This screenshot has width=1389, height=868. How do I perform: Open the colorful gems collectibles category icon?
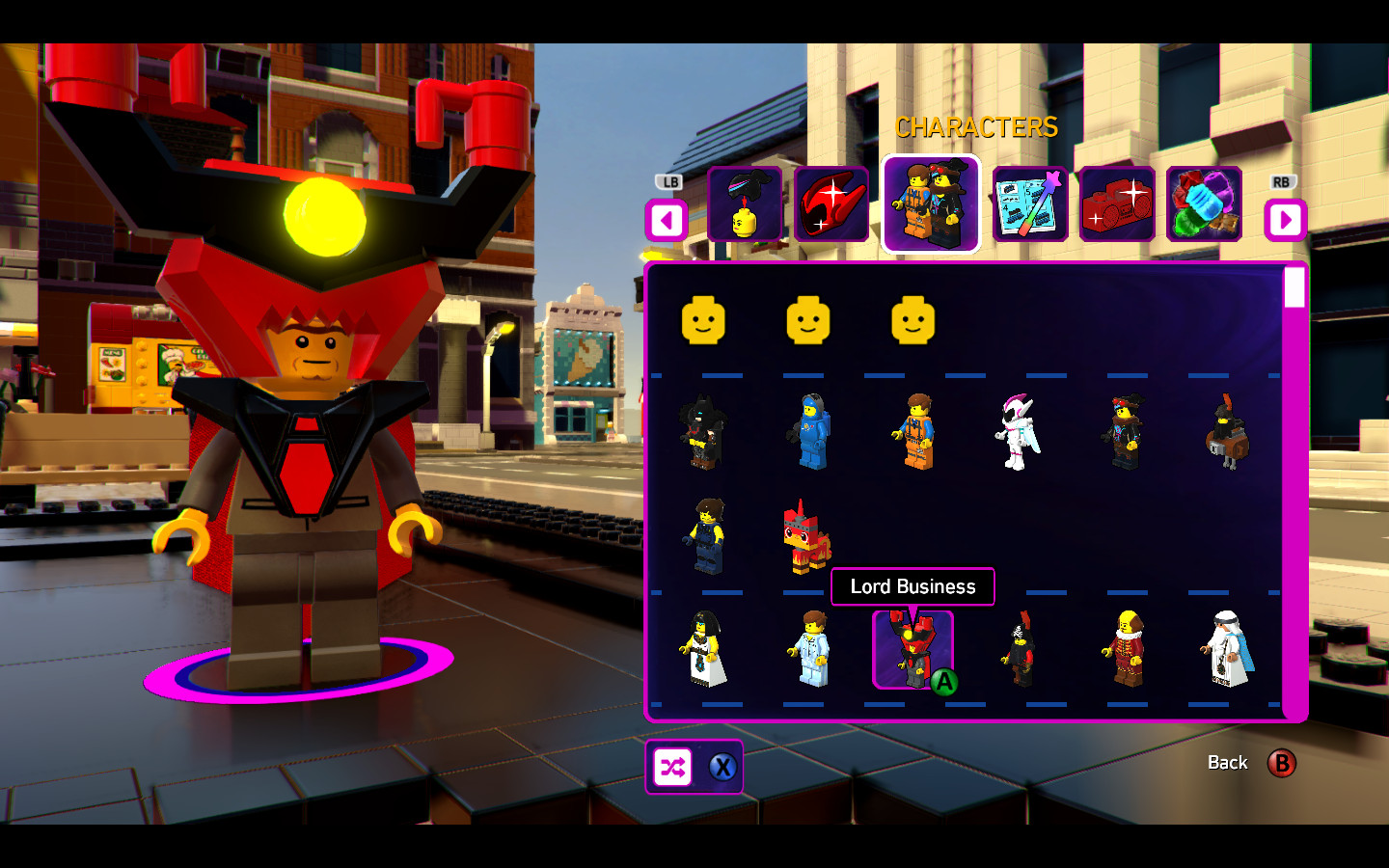pos(1205,205)
